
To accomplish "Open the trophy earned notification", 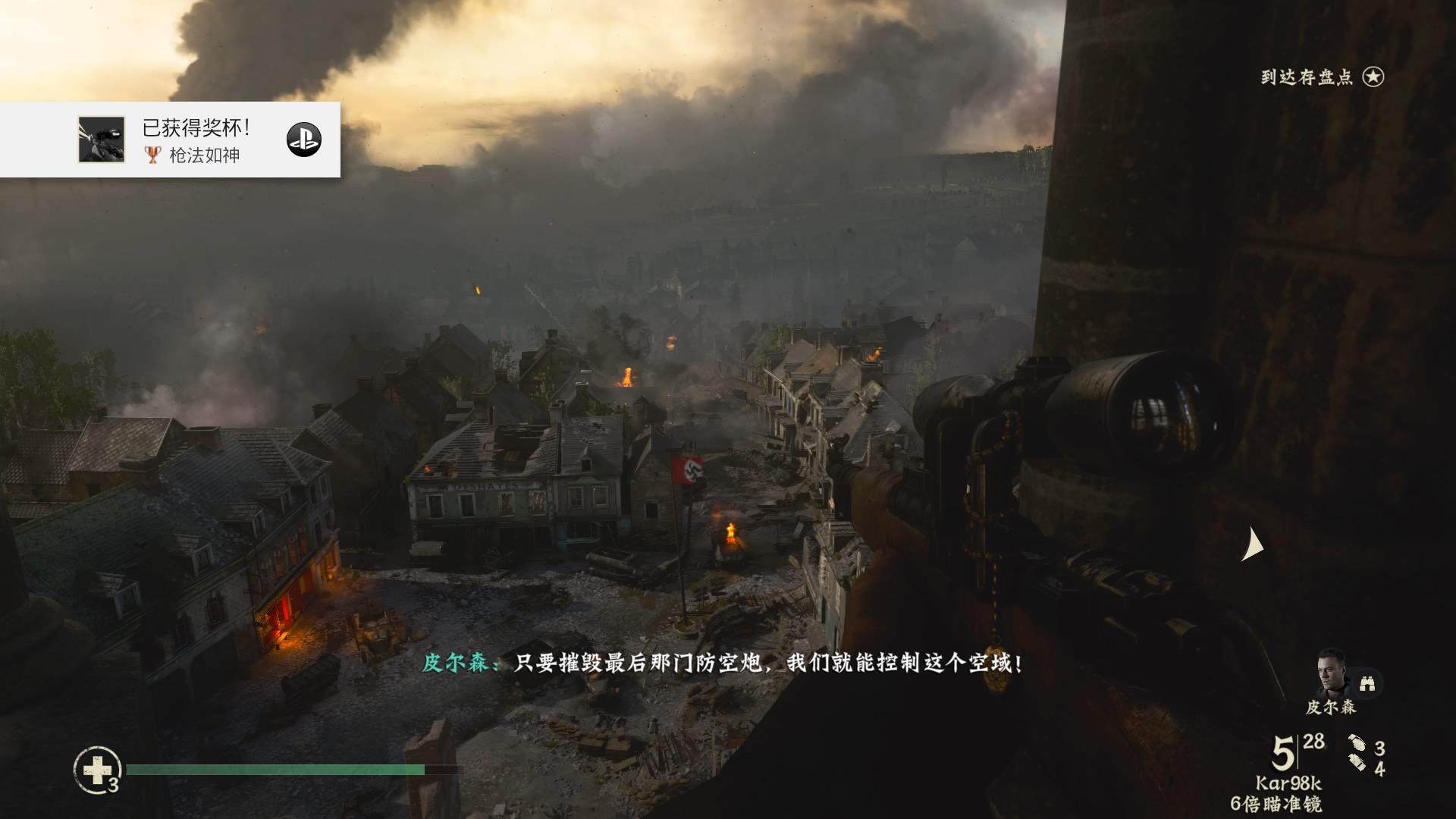I will [x=196, y=140].
